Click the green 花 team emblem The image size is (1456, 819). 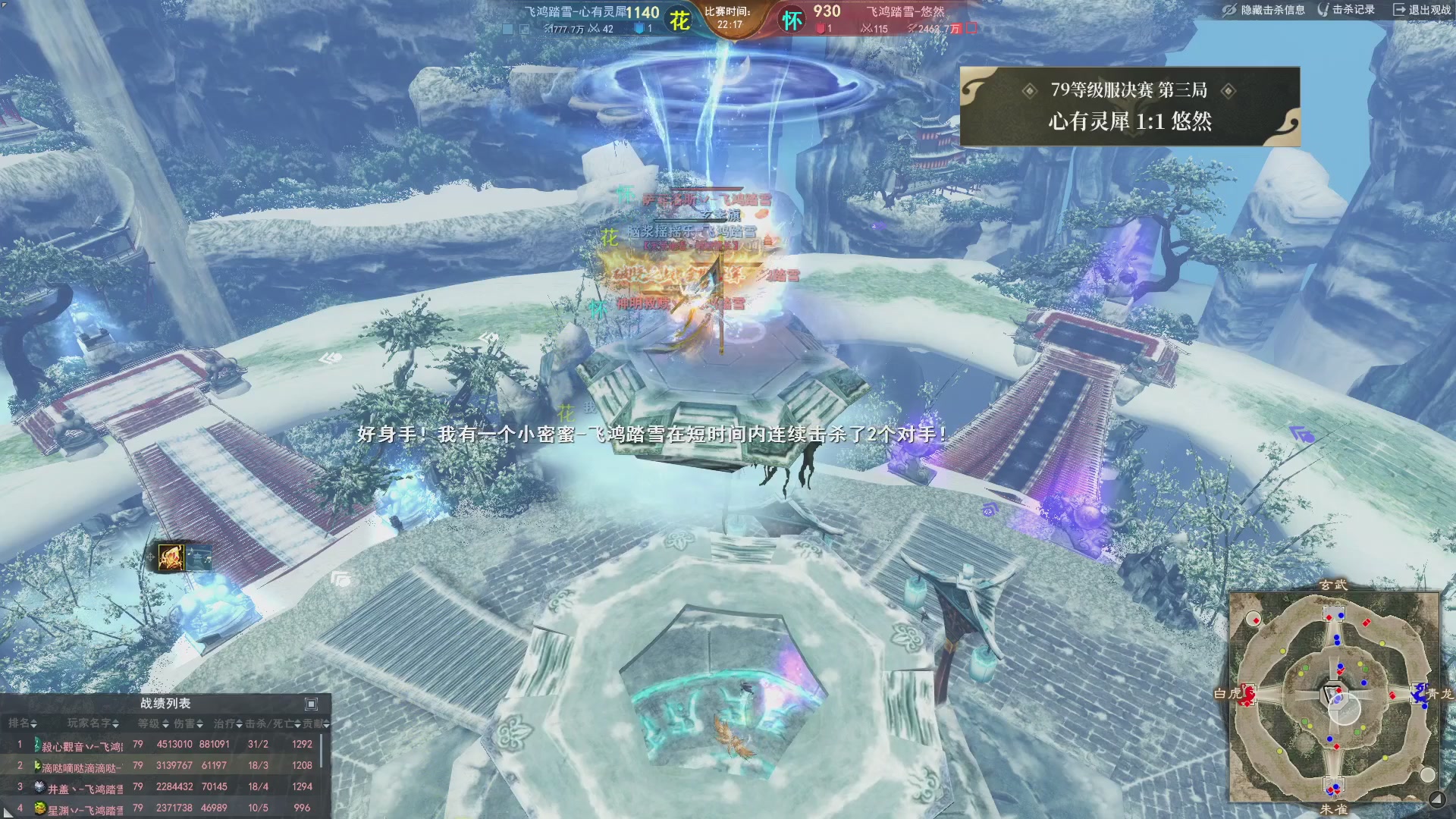[679, 20]
